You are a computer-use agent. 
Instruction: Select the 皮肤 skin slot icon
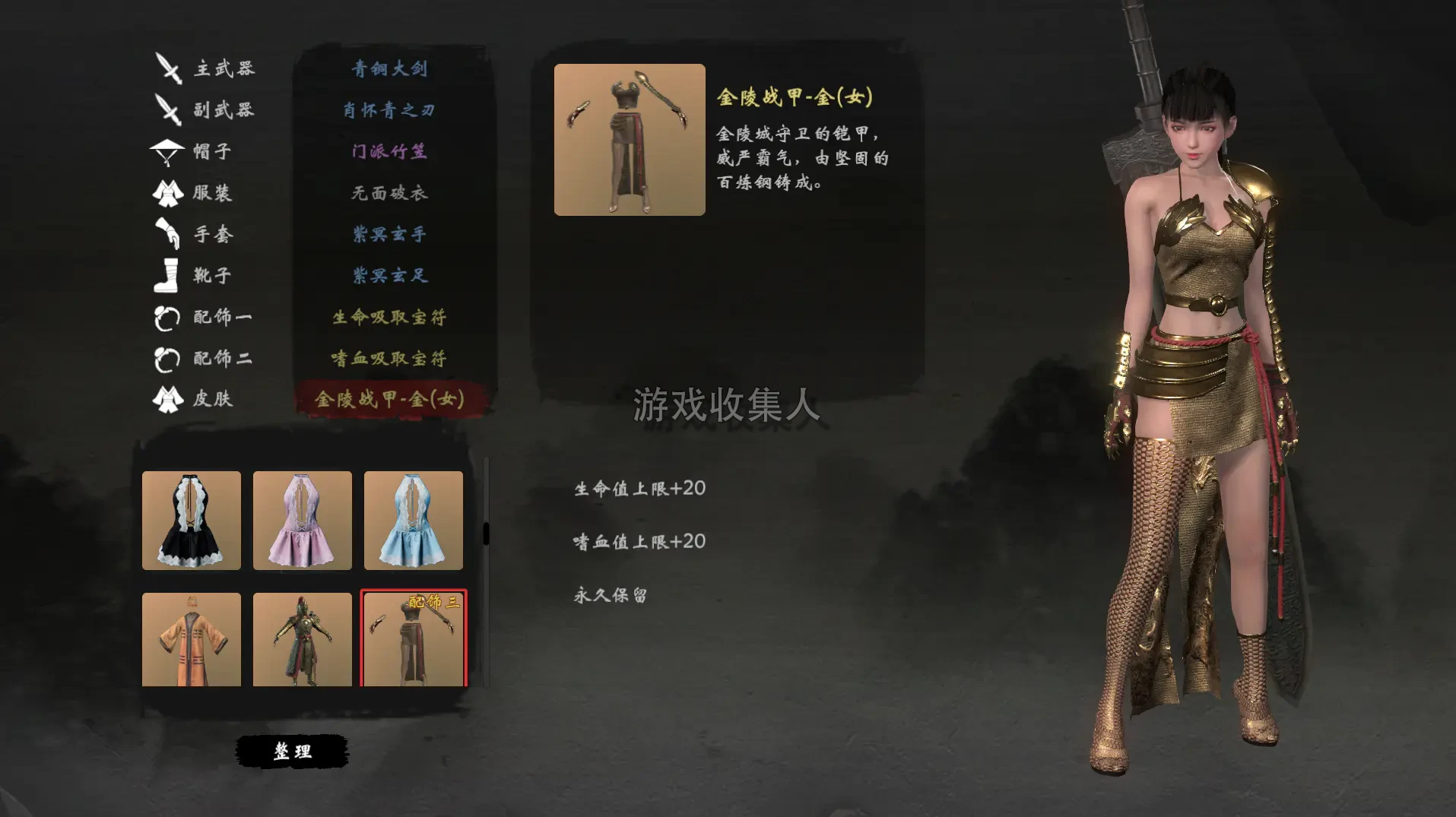coord(169,398)
